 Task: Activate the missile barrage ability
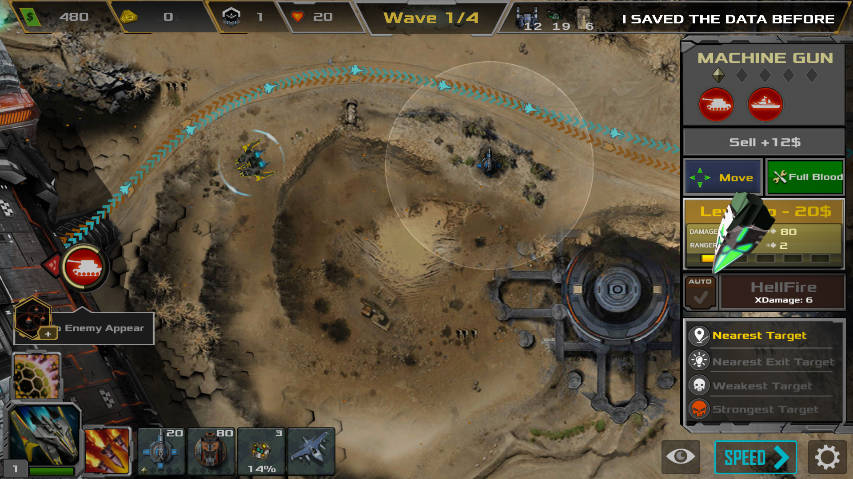106,448
